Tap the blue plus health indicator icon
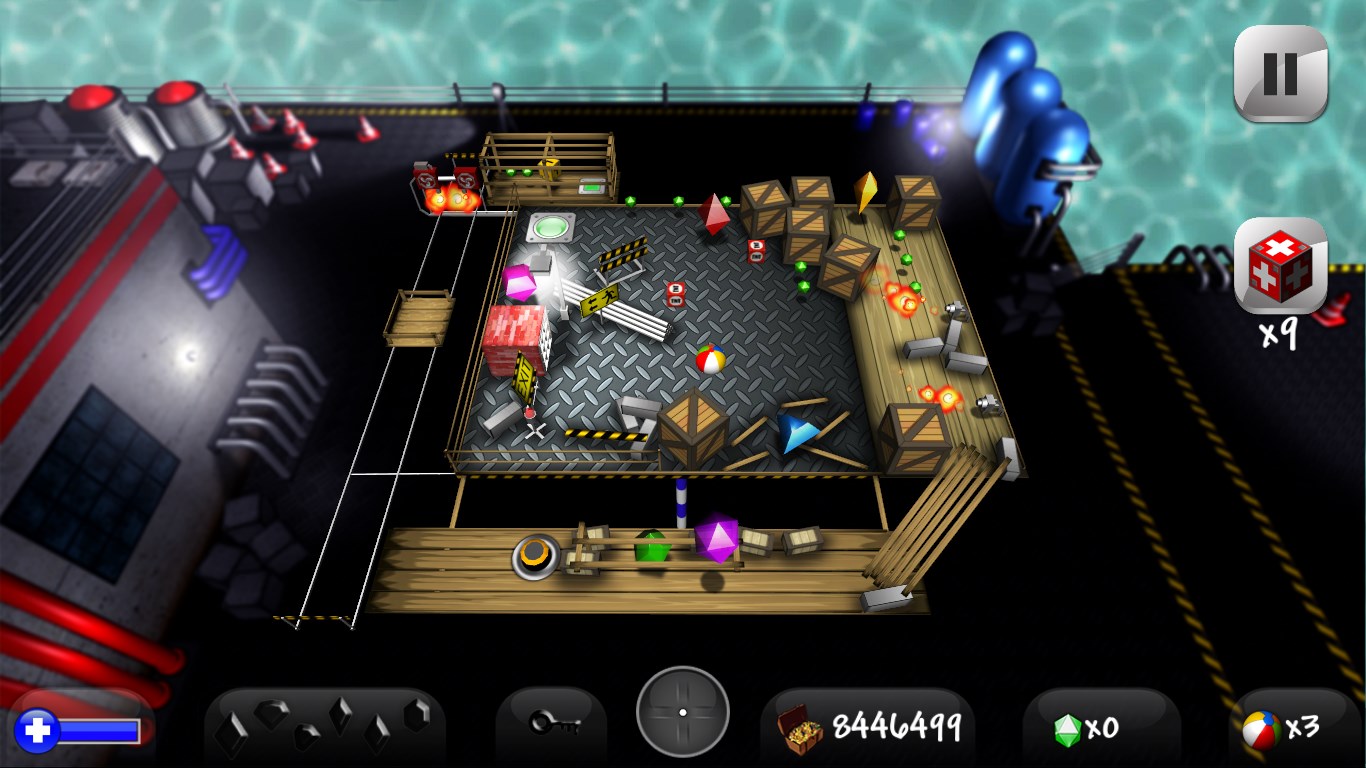Image resolution: width=1366 pixels, height=768 pixels. pos(38,729)
